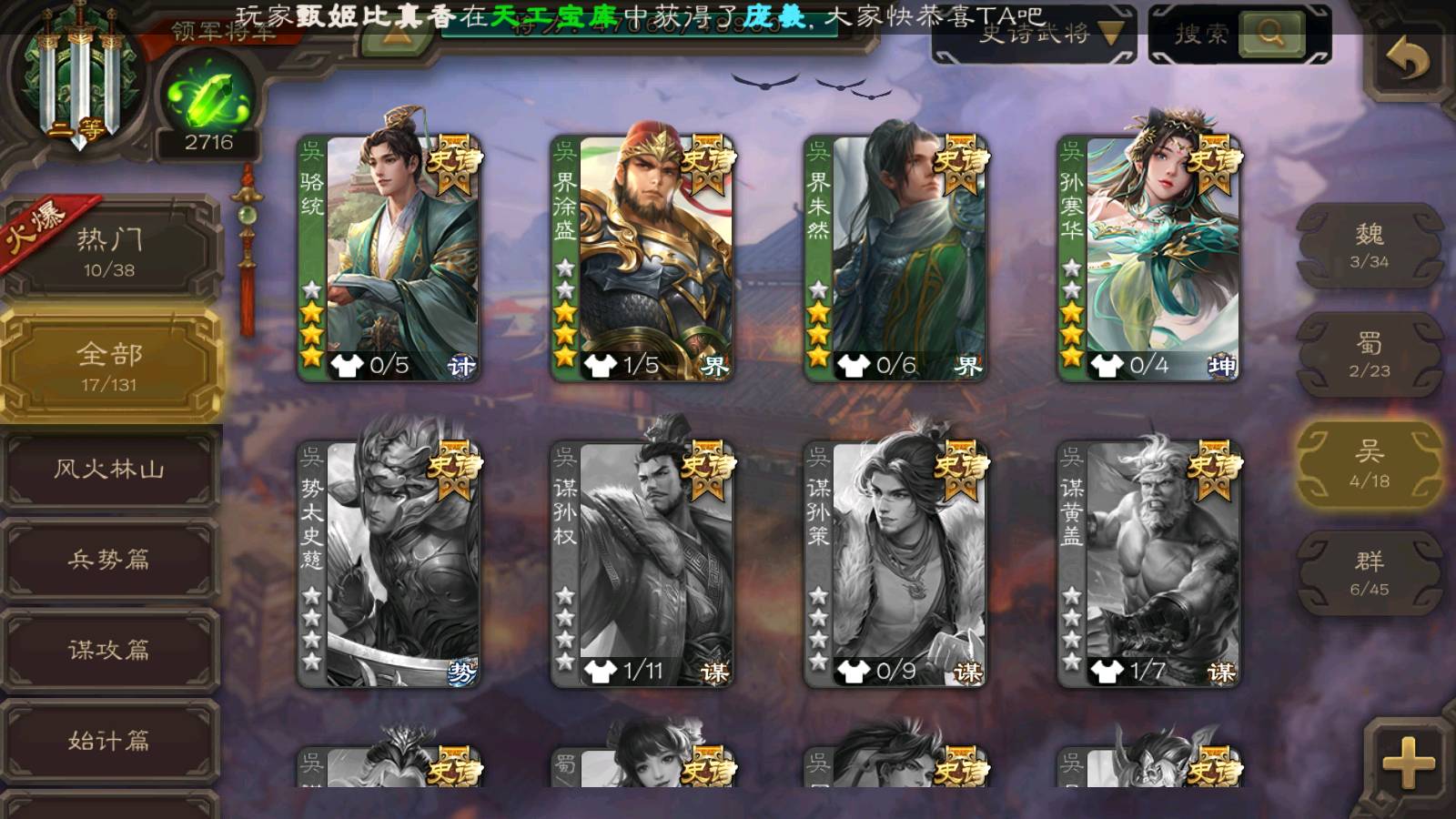
Task: Filter heroes by 蜀 faction
Action: pyautogui.click(x=1369, y=355)
